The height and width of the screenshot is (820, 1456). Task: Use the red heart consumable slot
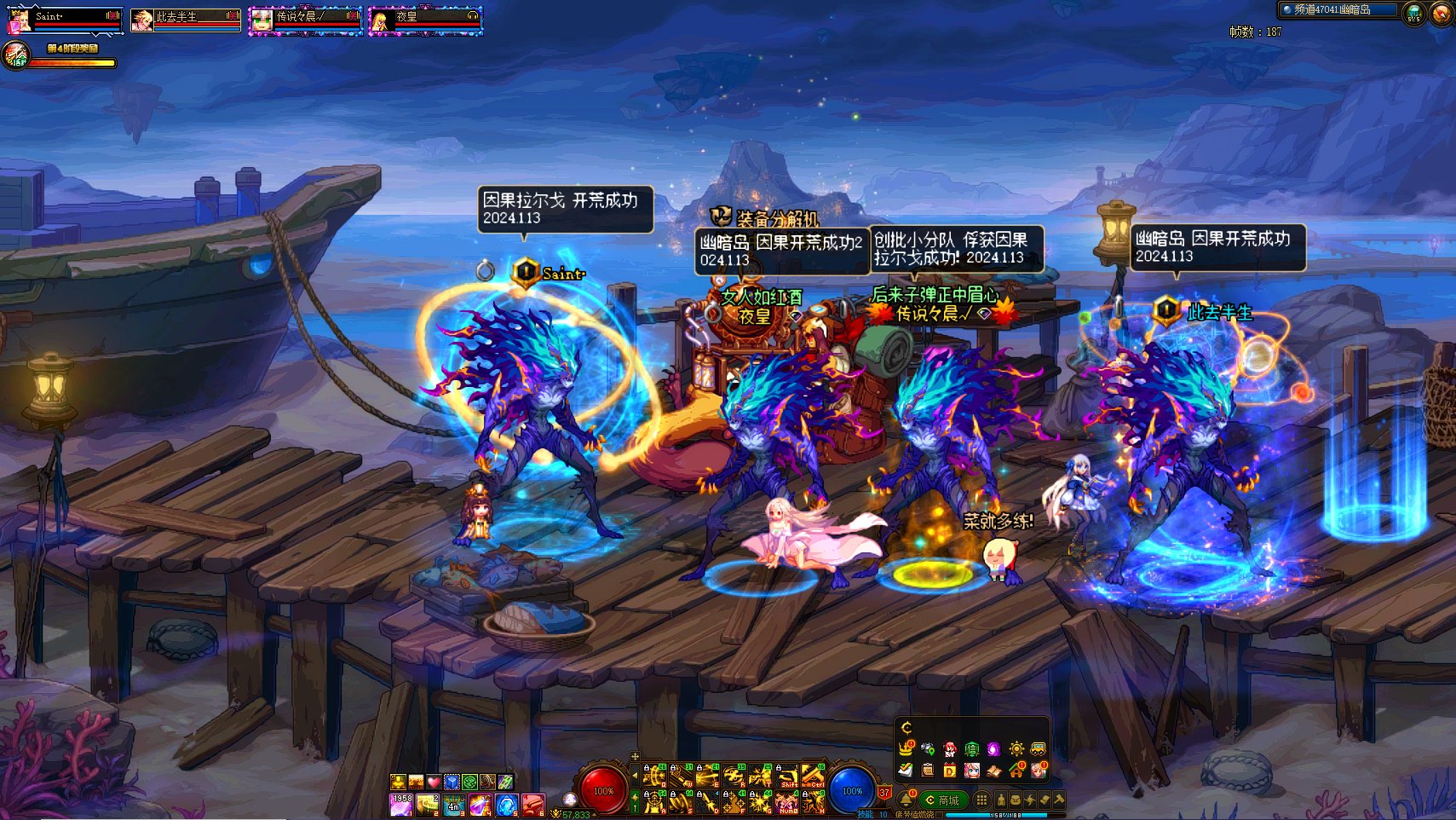click(434, 782)
